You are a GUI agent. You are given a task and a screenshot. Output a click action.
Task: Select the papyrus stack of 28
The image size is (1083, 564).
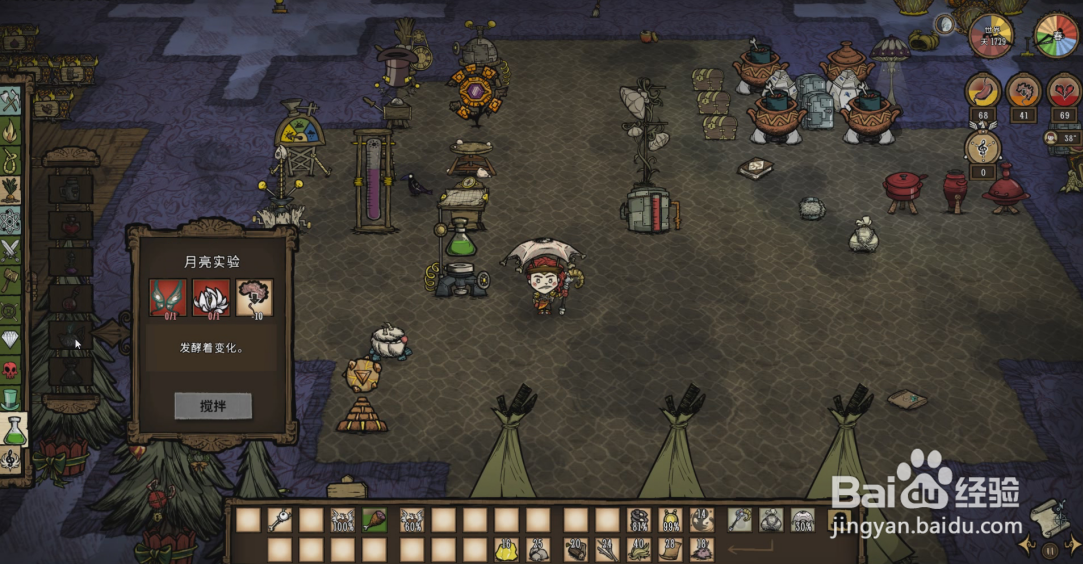671,549
